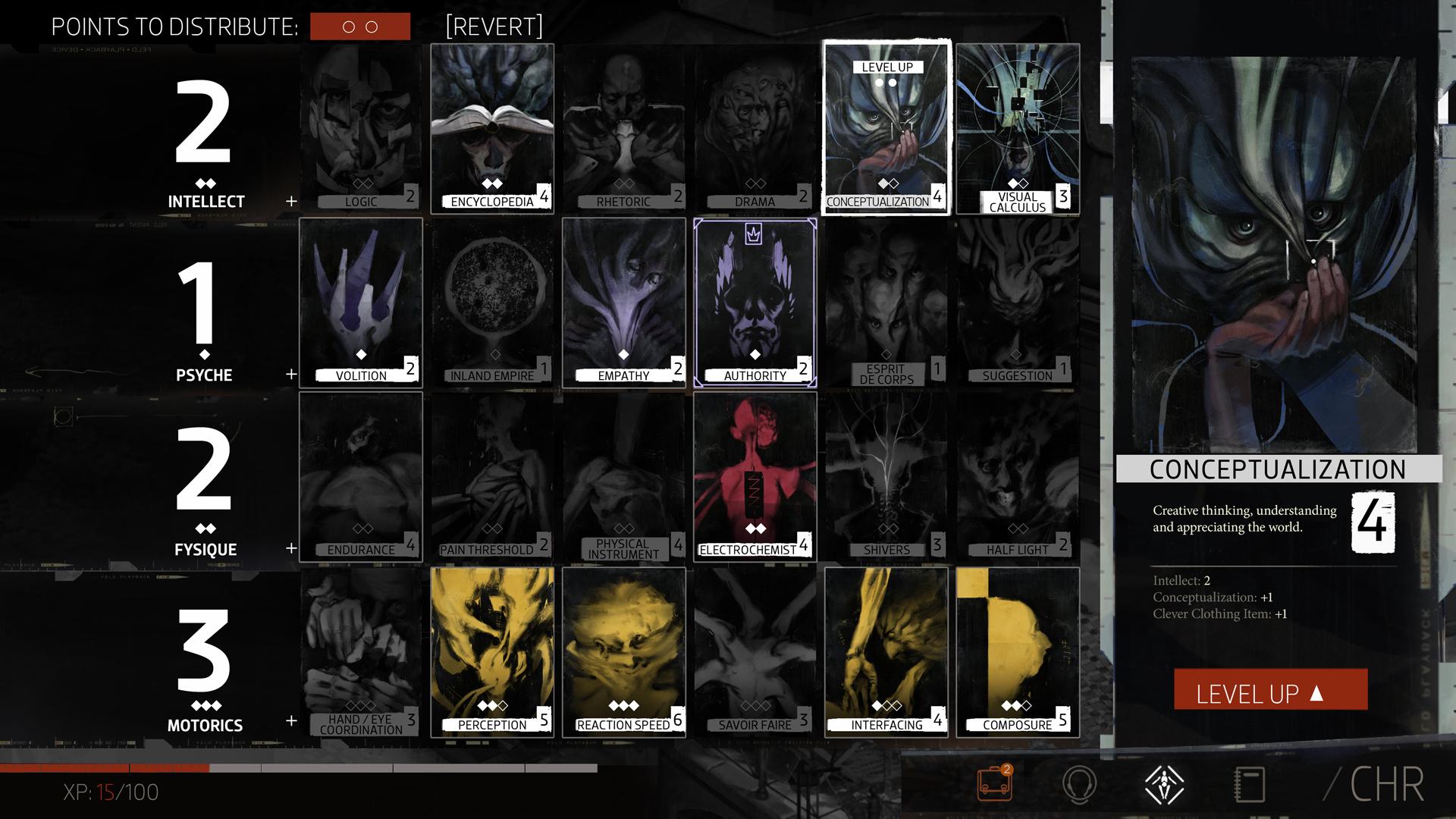The height and width of the screenshot is (819, 1456).
Task: Open the thought cabinet head icon
Action: 1079,784
